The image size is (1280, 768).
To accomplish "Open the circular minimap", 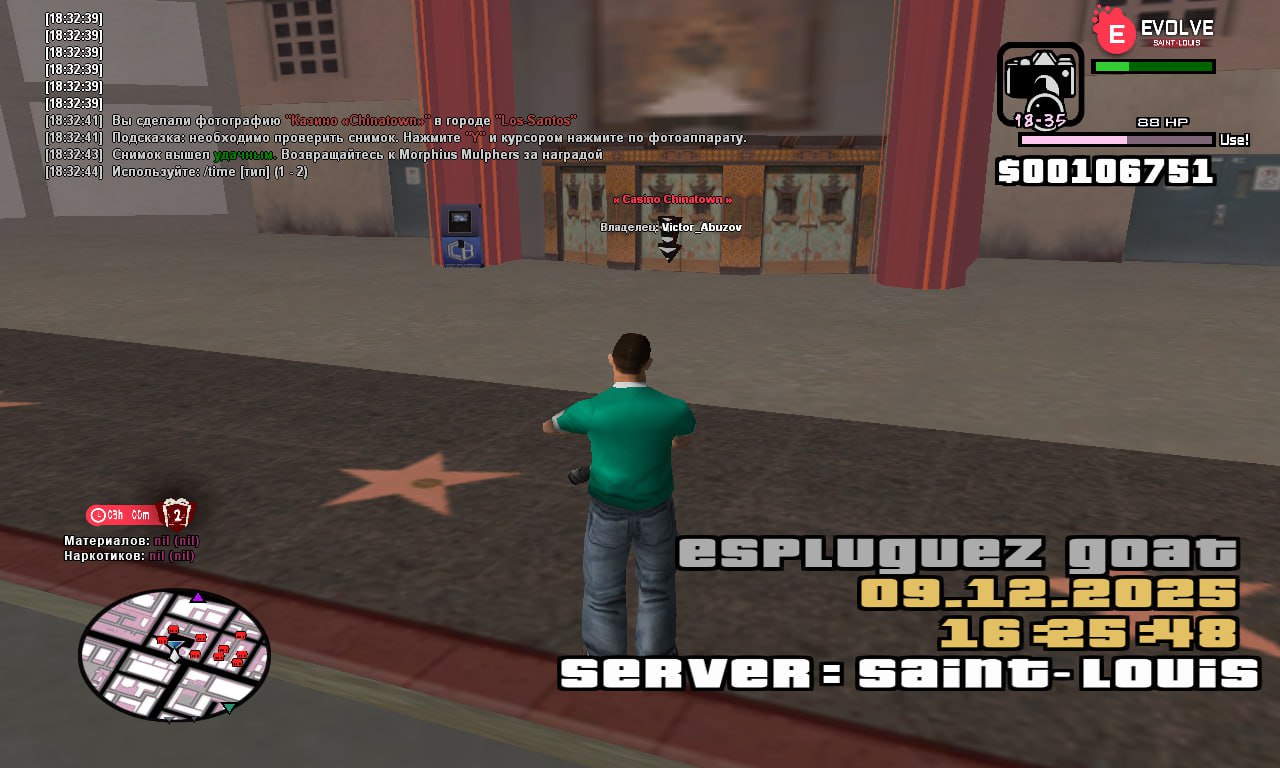I will (x=174, y=655).
